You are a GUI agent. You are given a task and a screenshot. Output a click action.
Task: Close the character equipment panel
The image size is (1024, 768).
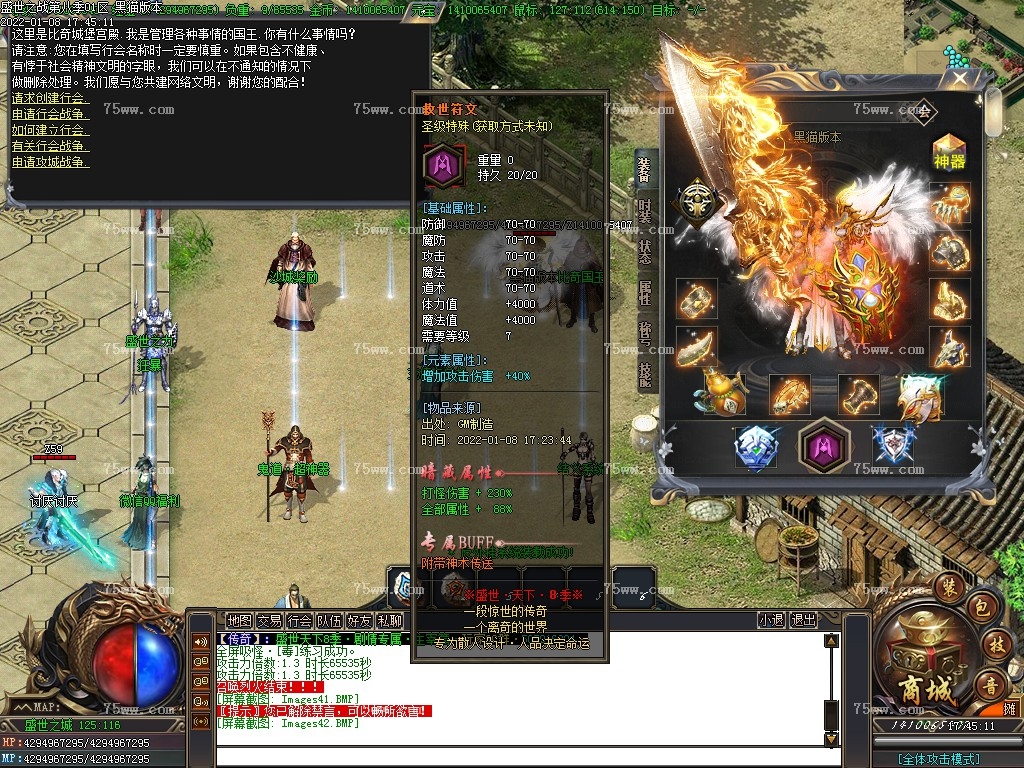pyautogui.click(x=960, y=77)
